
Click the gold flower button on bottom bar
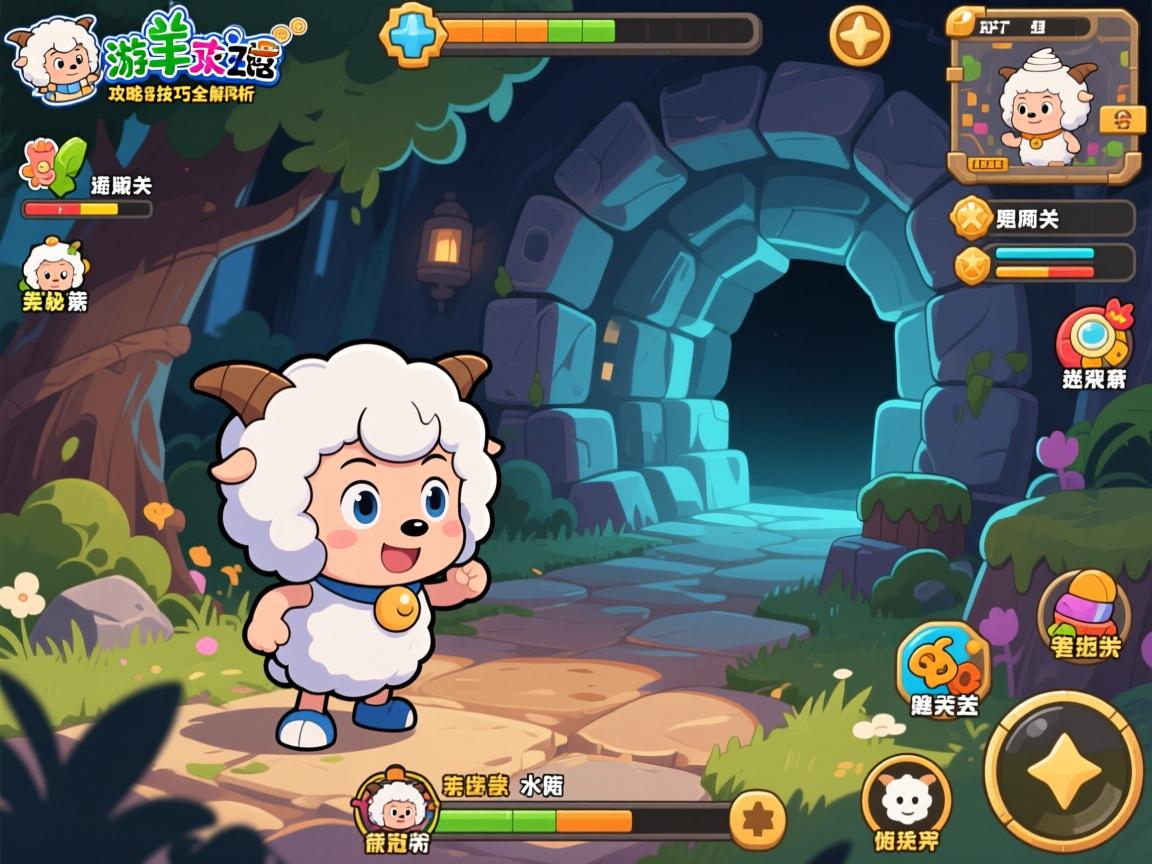756,820
